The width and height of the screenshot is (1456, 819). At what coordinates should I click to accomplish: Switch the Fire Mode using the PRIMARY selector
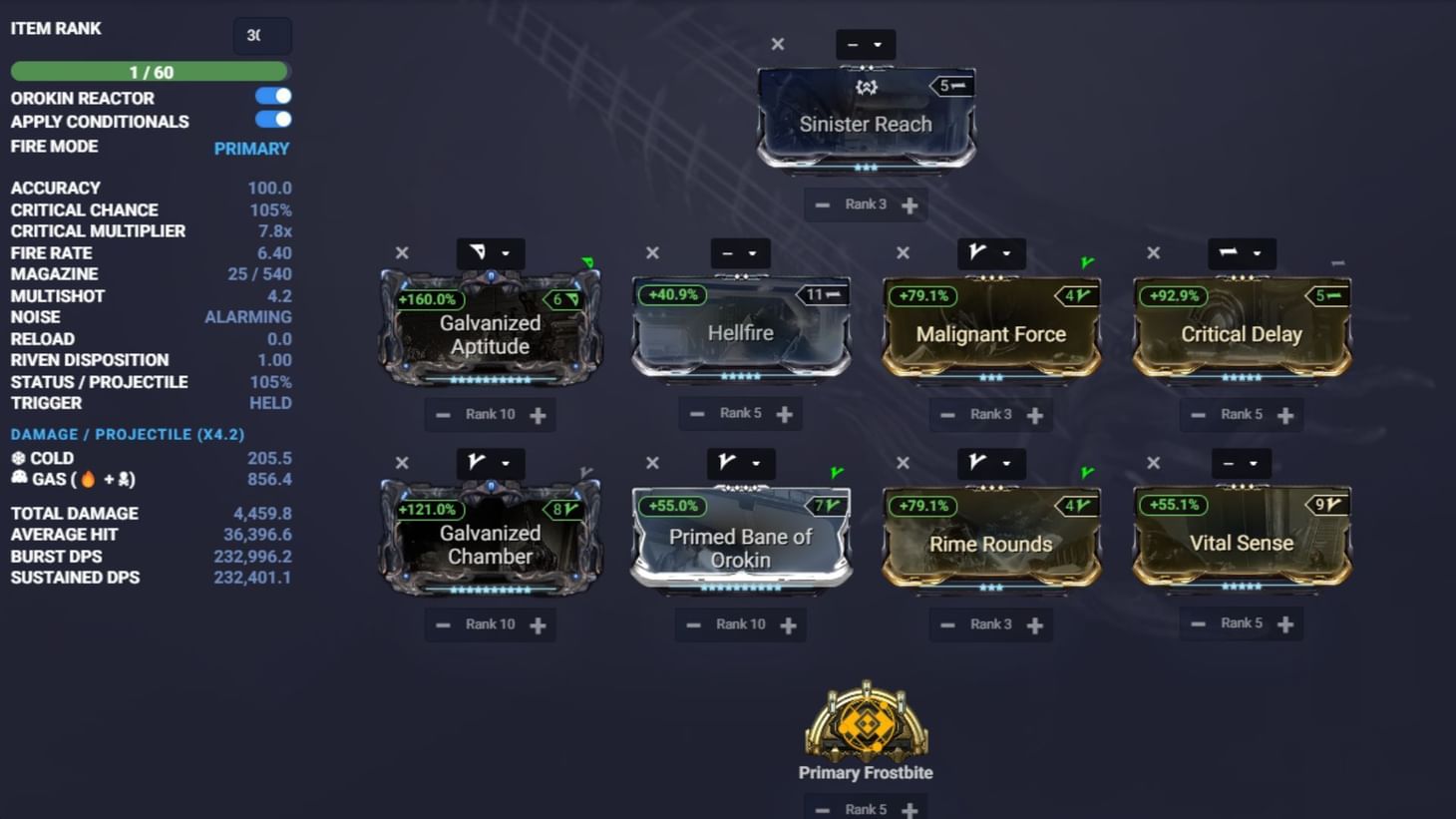coord(252,148)
